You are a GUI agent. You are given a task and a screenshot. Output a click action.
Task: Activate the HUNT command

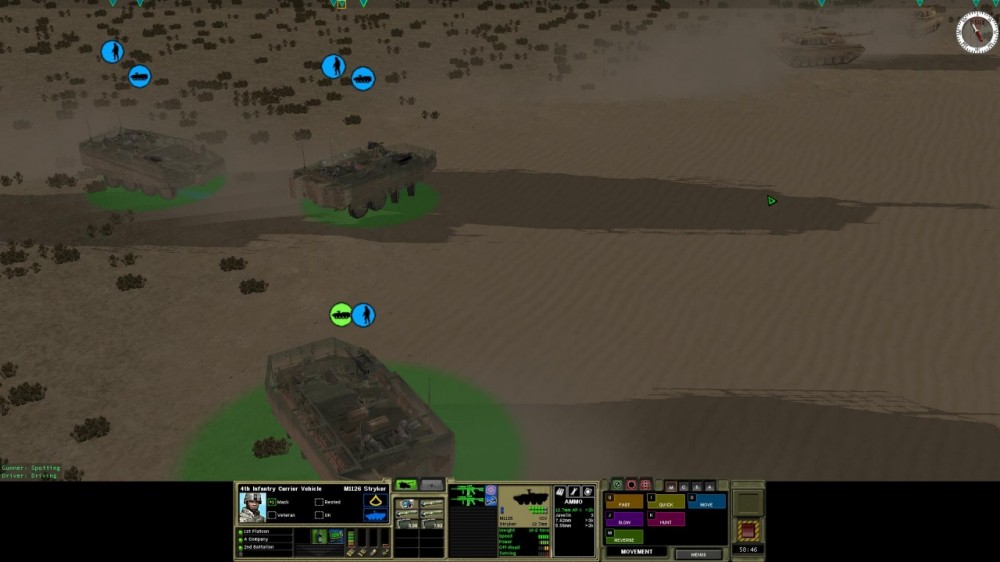tap(665, 520)
